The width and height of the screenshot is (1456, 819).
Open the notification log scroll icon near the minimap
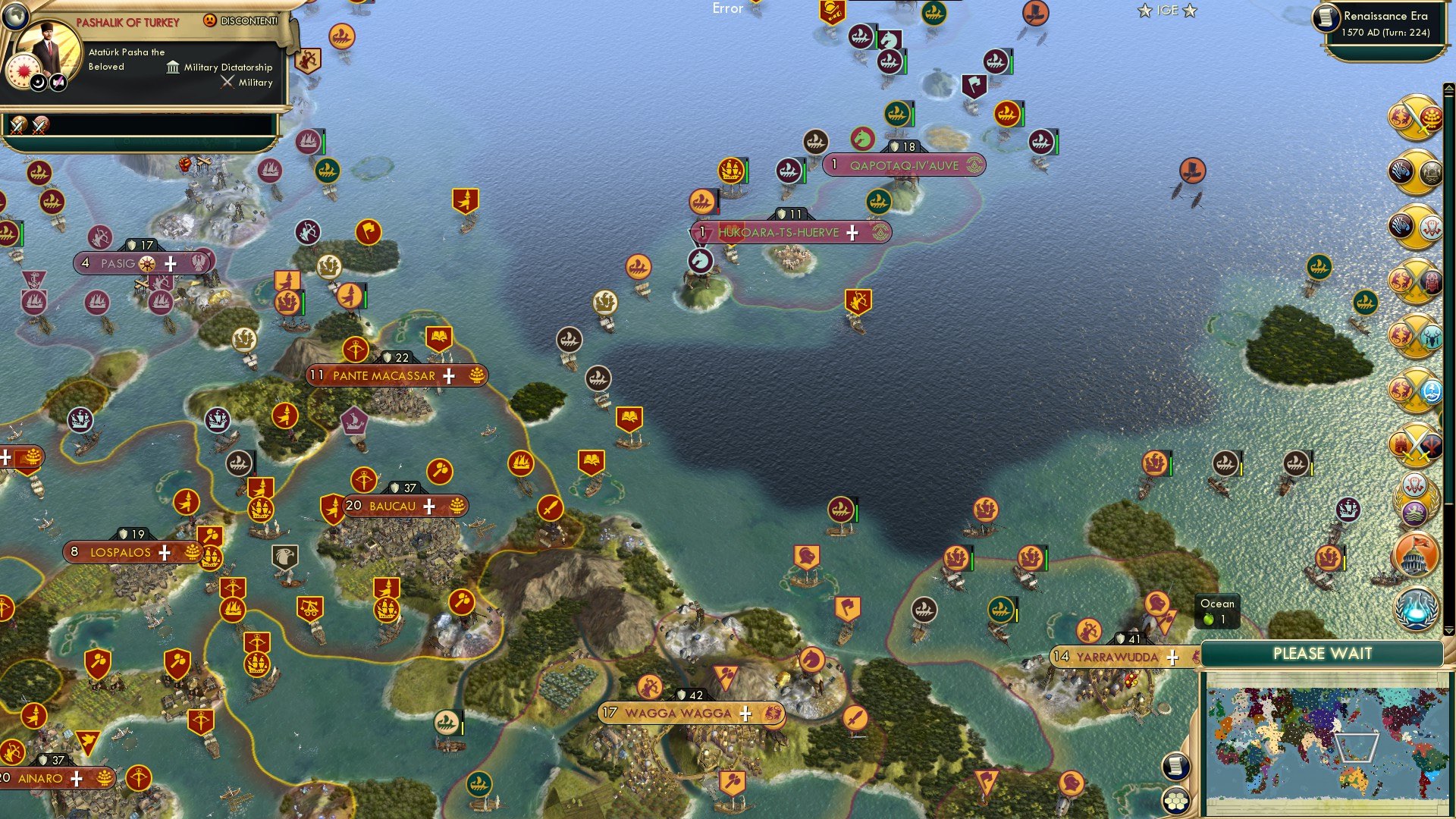point(1175,766)
